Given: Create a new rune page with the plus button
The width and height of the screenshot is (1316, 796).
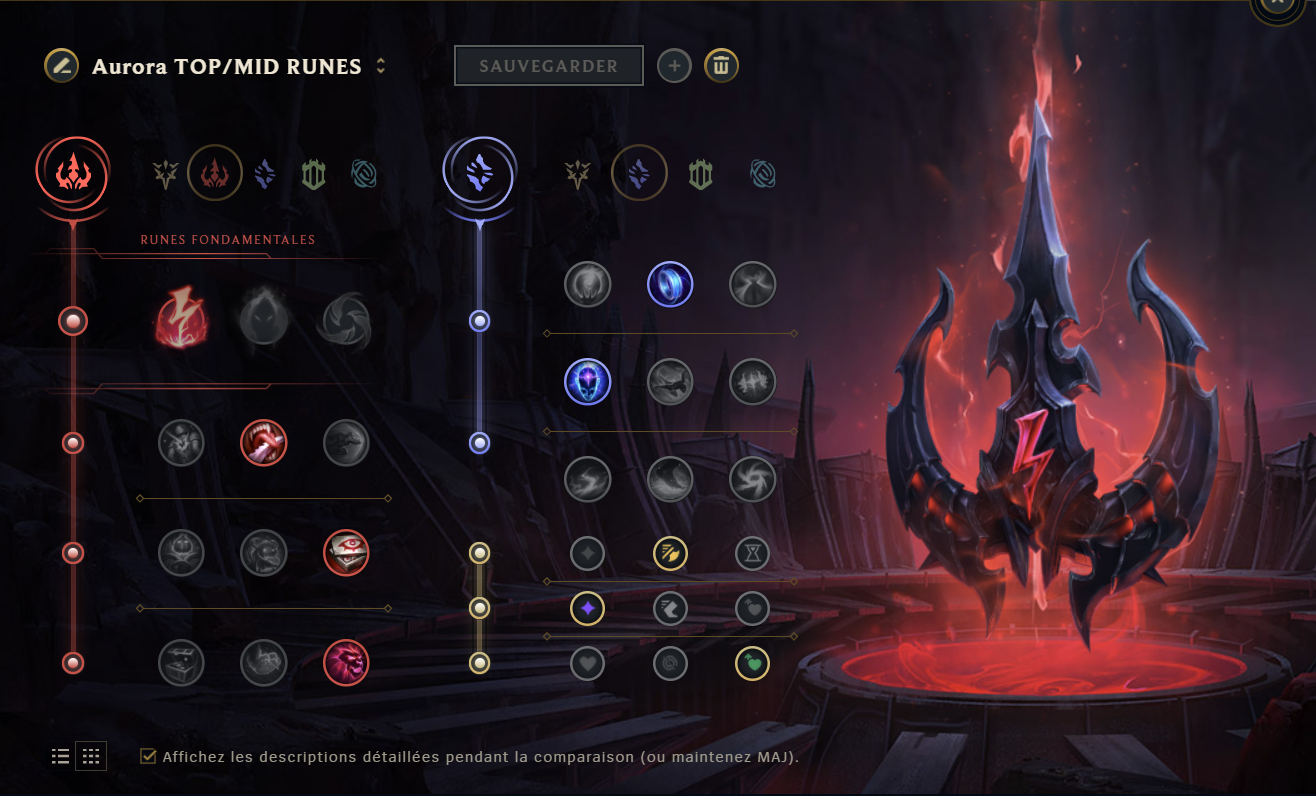Looking at the screenshot, I should coord(674,65).
